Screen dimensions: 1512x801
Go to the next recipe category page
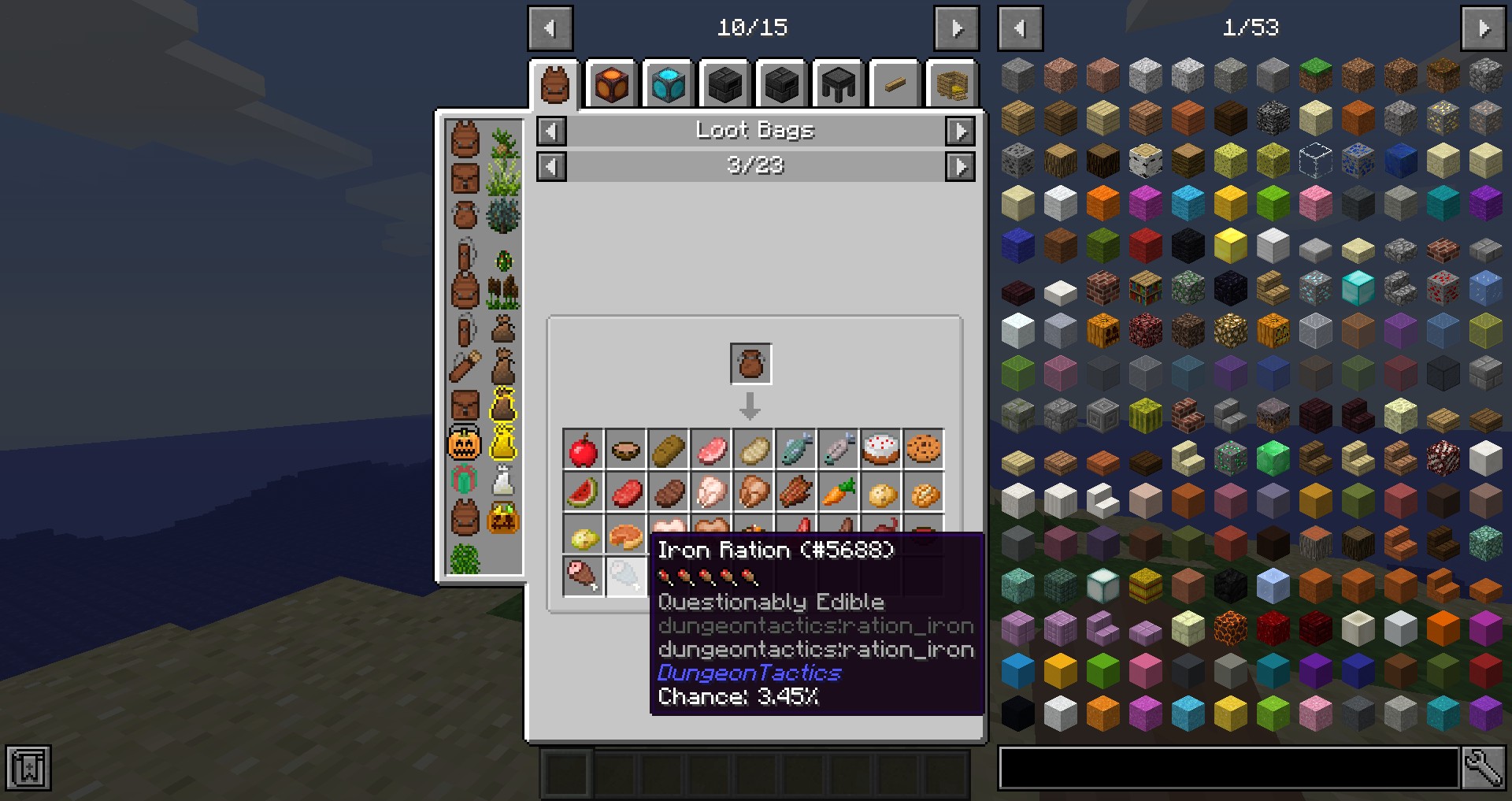coord(956,28)
